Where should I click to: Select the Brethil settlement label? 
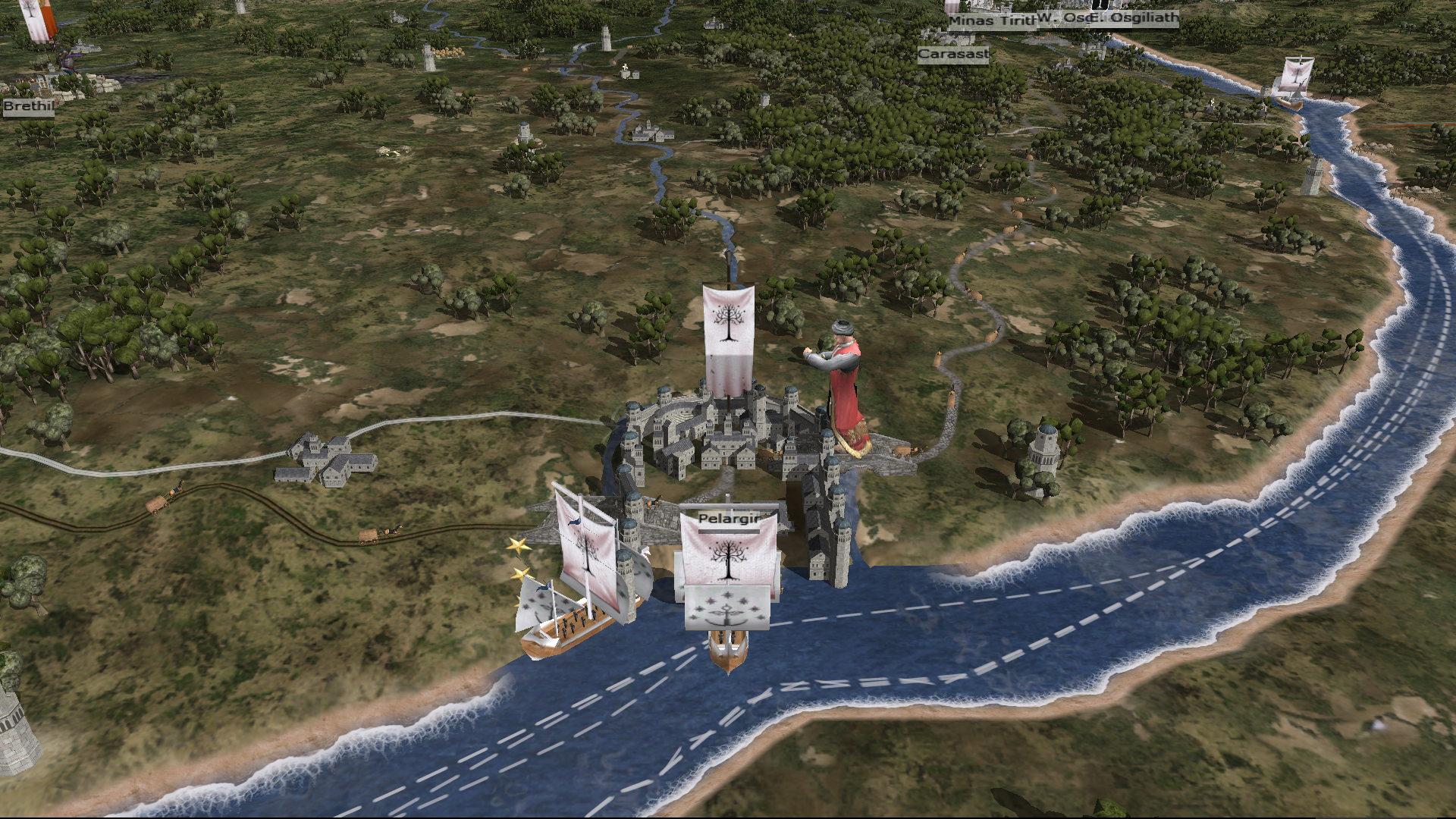(28, 106)
